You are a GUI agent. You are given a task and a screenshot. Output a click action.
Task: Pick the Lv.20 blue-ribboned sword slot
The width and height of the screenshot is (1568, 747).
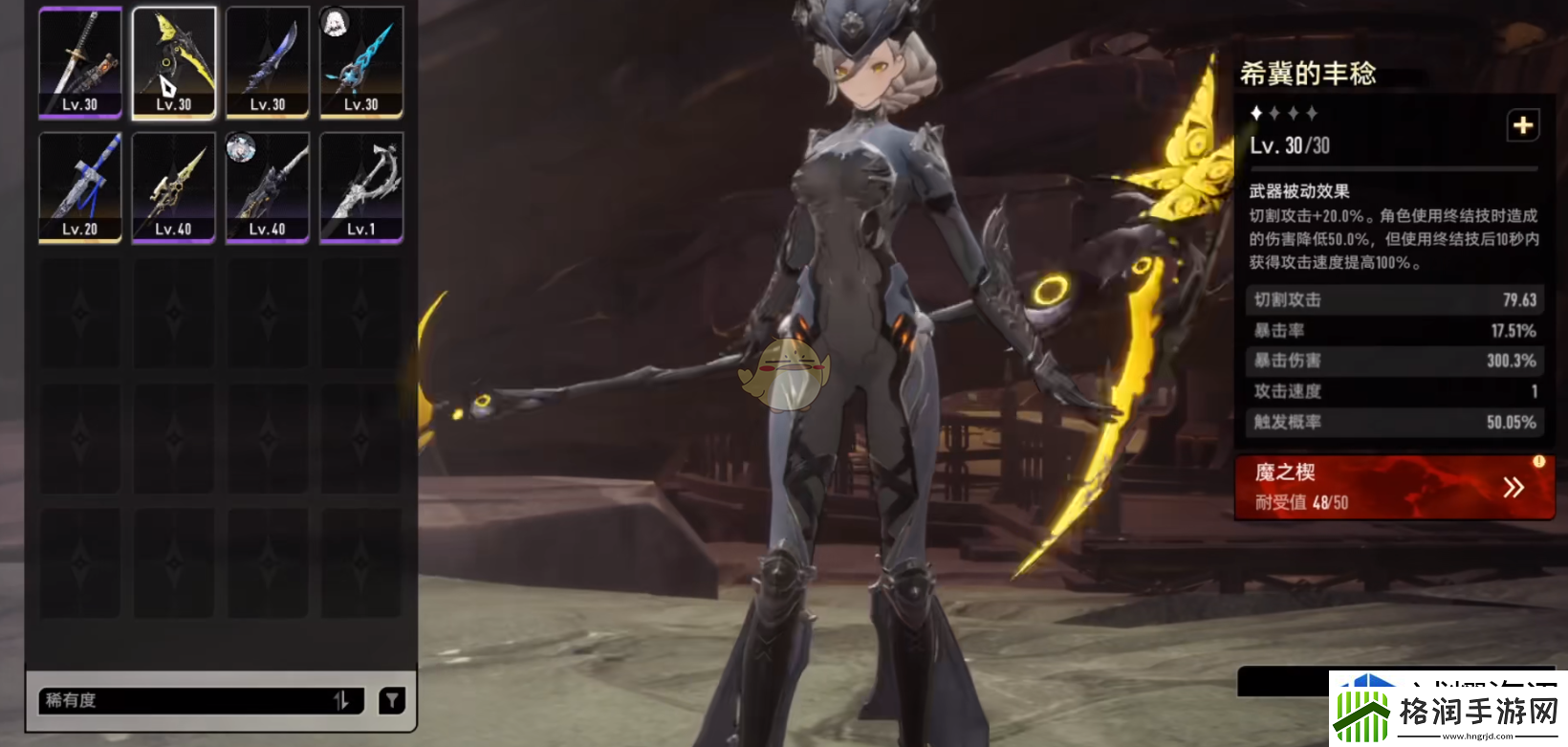tap(80, 187)
